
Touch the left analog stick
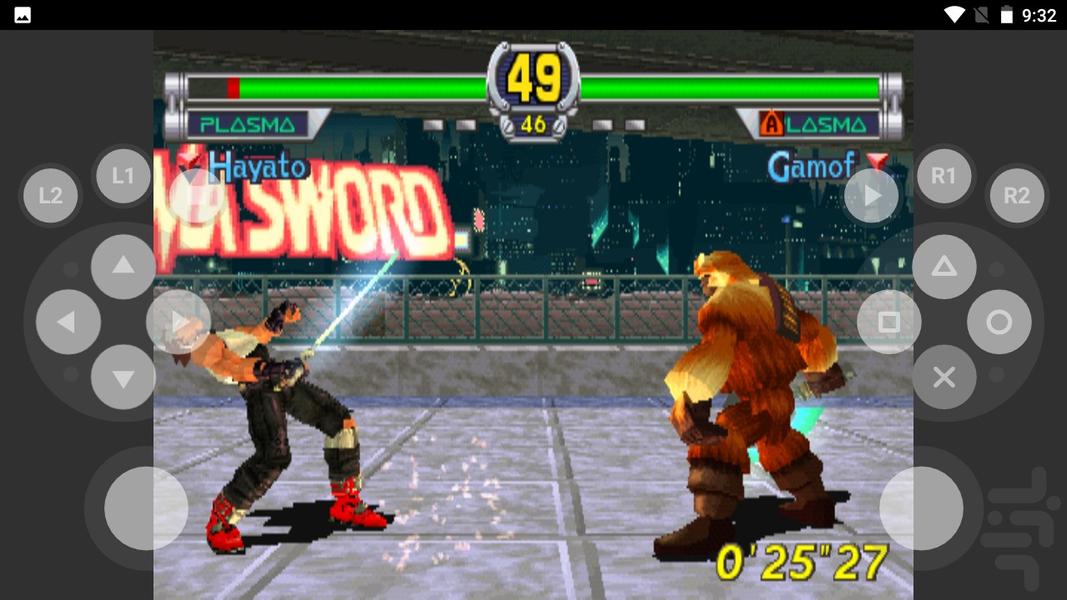pos(146,508)
